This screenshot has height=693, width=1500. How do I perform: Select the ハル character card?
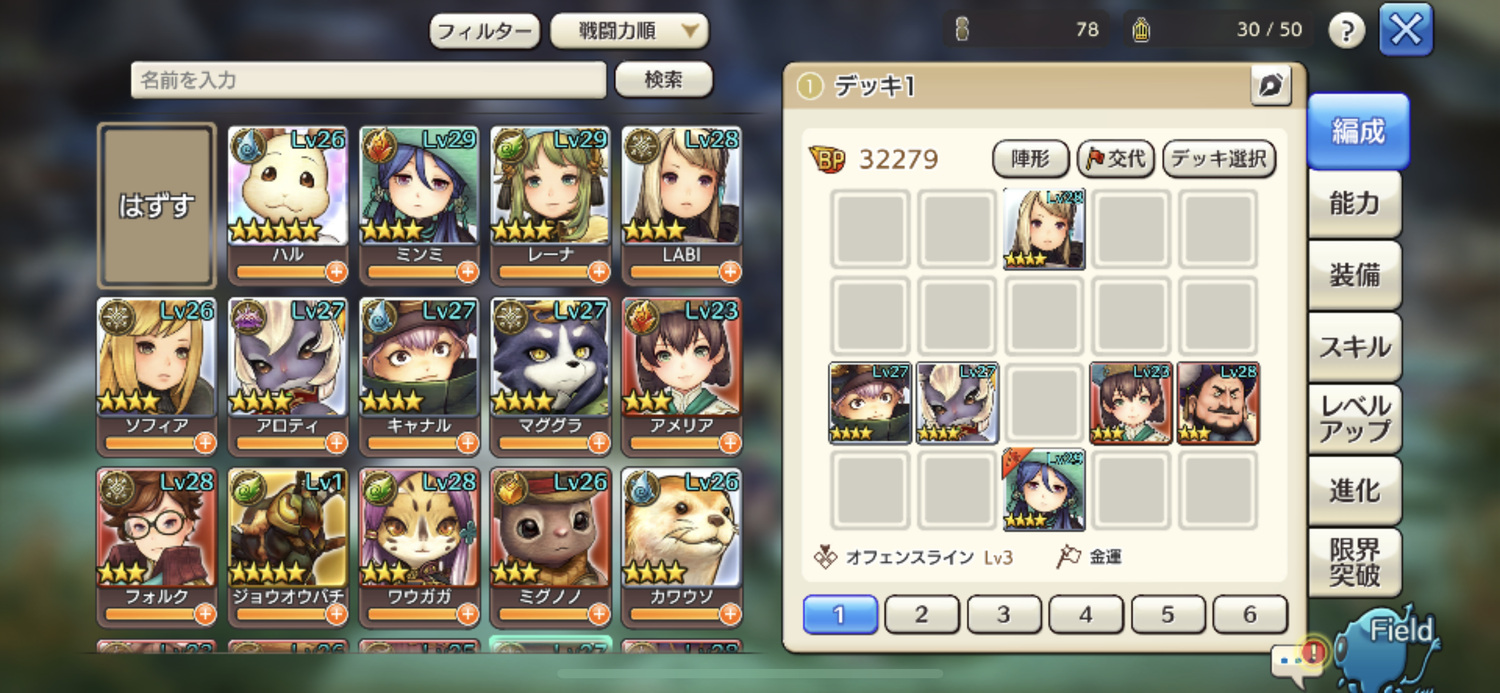point(287,195)
